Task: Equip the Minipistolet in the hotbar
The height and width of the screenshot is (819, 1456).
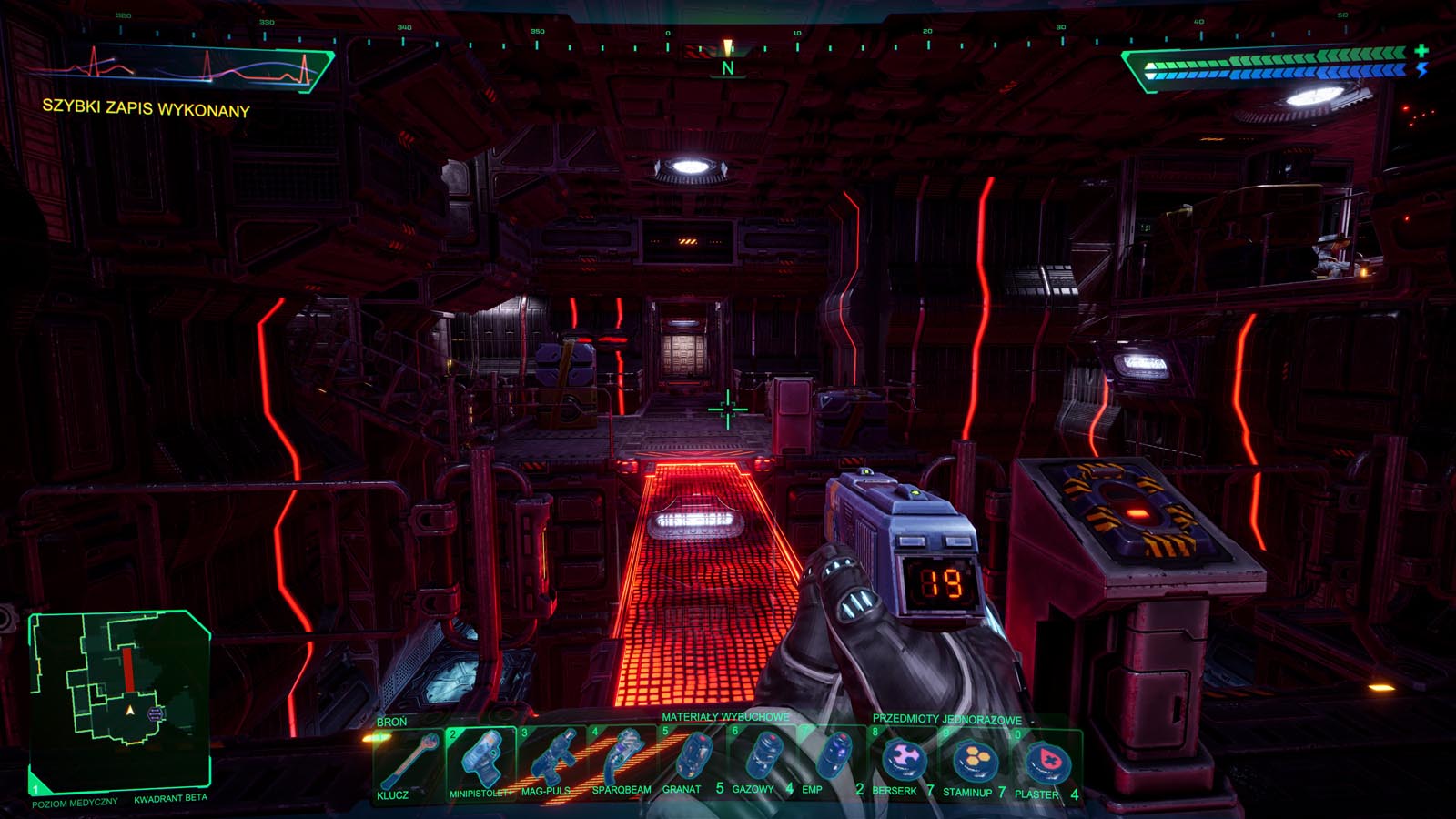Action: (x=480, y=760)
